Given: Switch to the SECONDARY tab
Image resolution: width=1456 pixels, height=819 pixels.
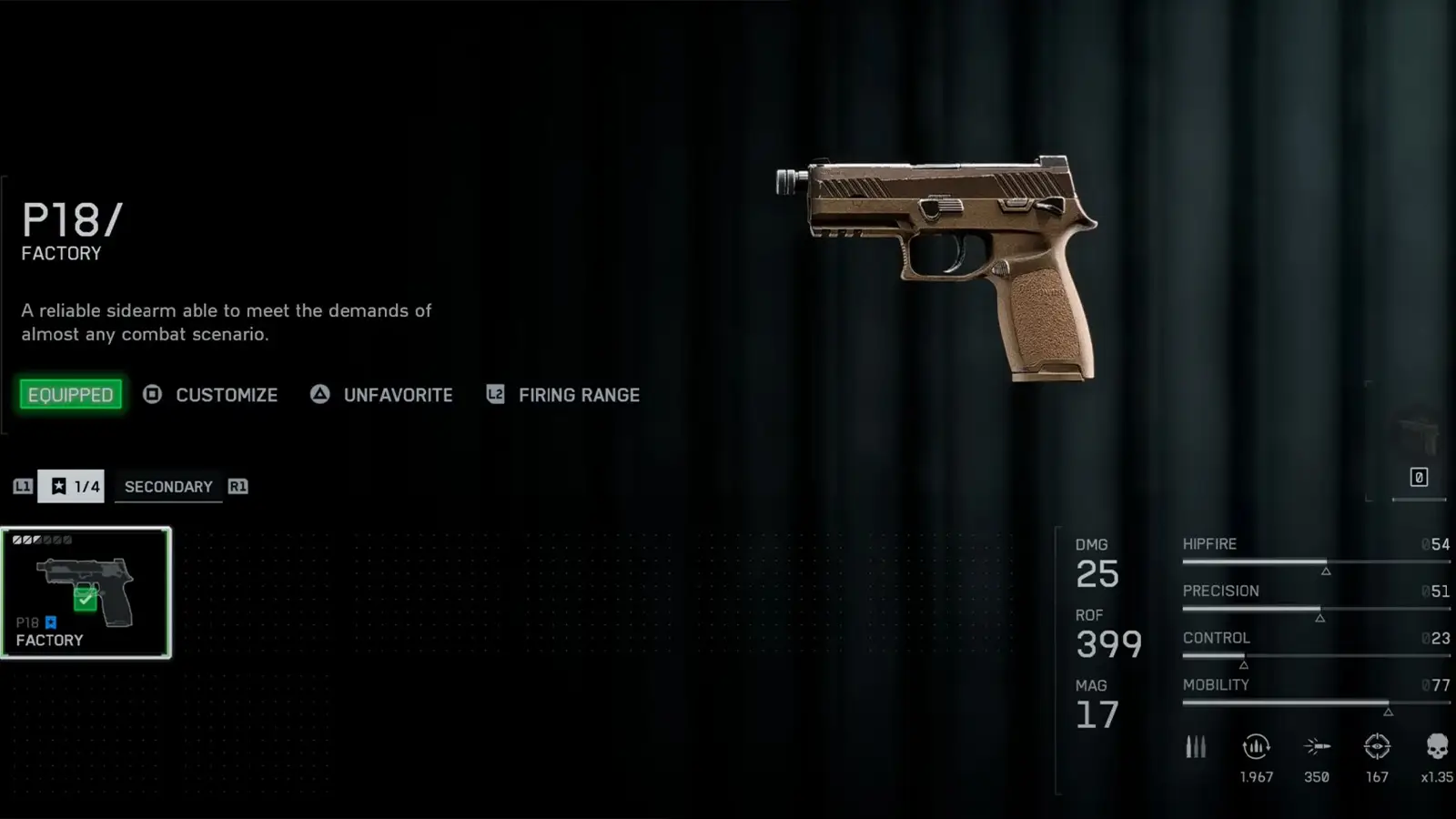Looking at the screenshot, I should tap(168, 486).
